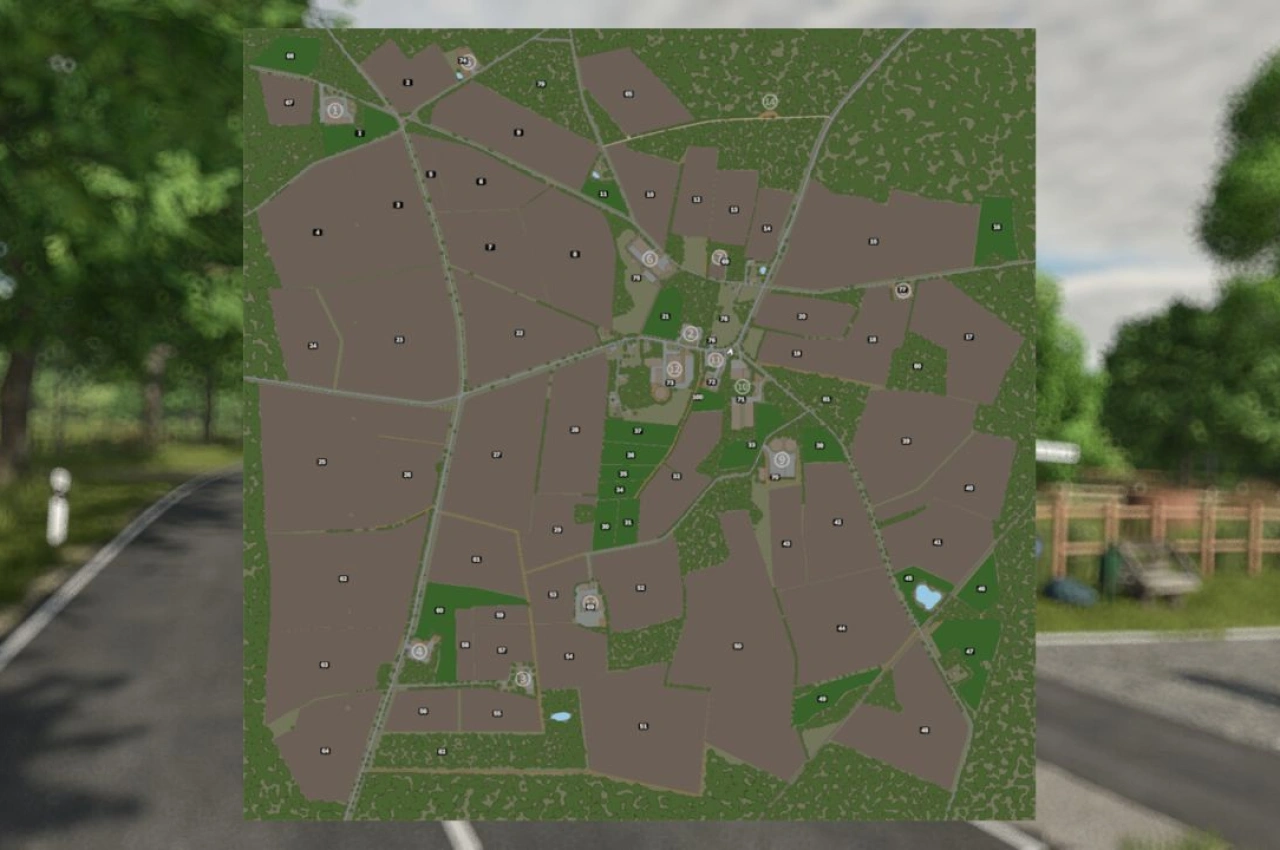Open marker 5 at the gray yard near field 53
This screenshot has height=850, width=1280.
click(x=590, y=603)
